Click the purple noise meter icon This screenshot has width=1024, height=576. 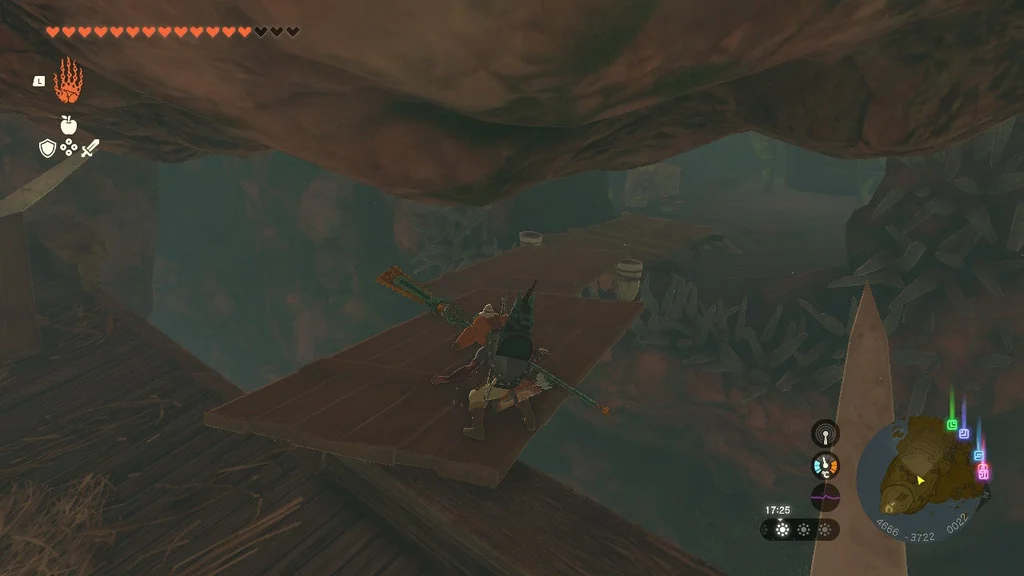[825, 497]
